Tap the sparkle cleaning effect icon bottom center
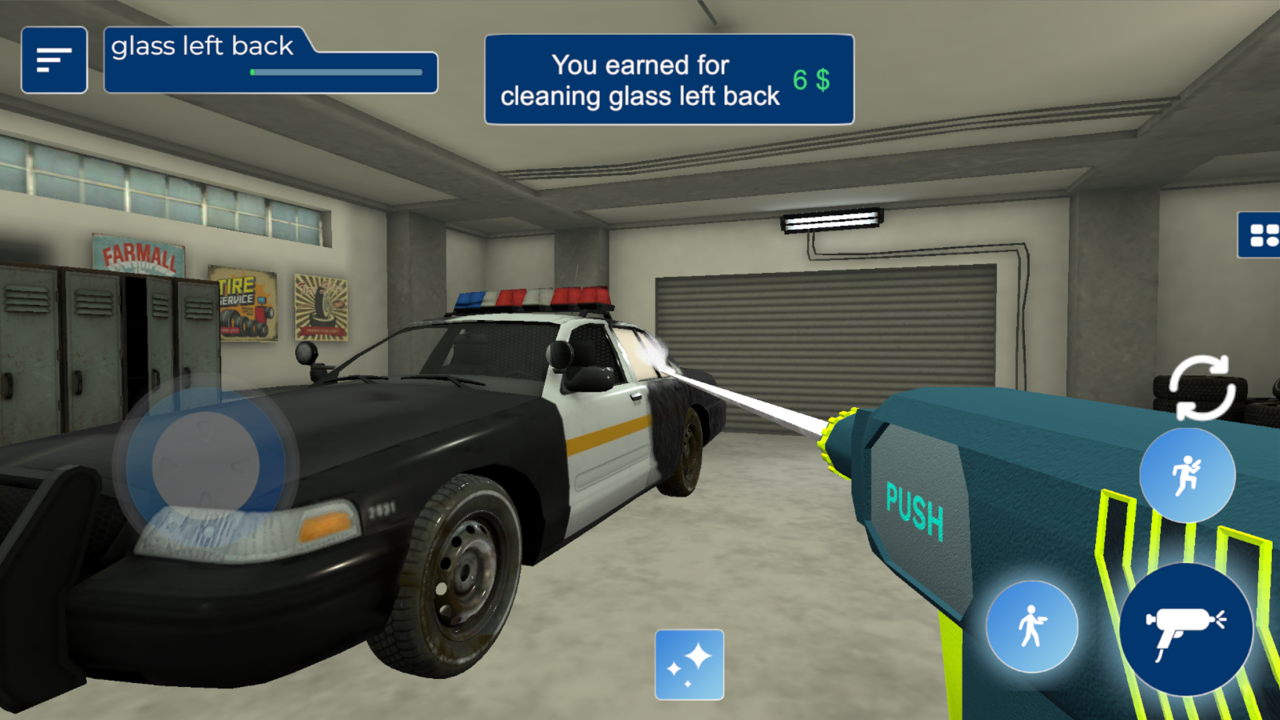This screenshot has height=720, width=1280. point(689,666)
